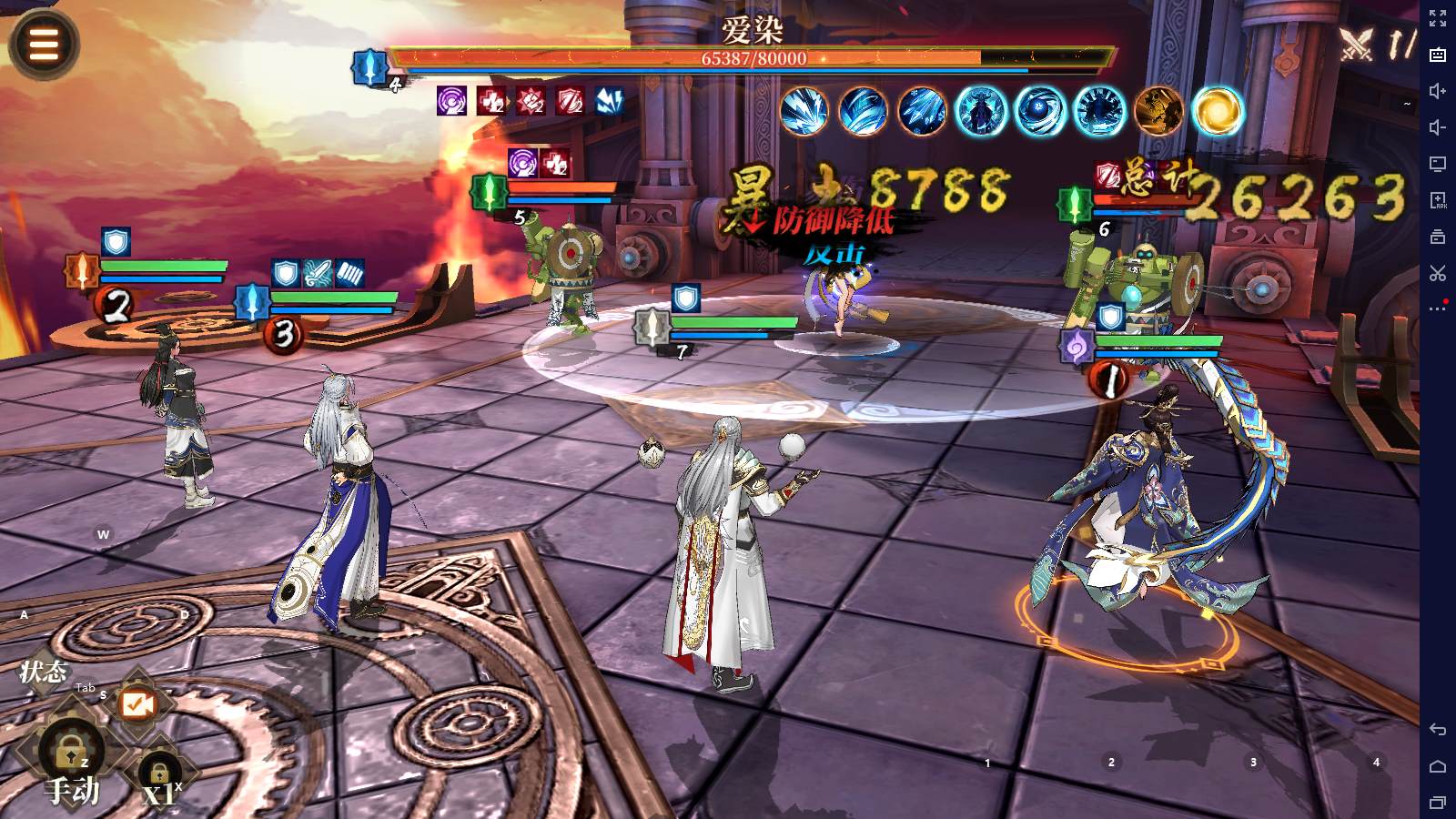Select the glowing golden swirl skill

[1218, 111]
